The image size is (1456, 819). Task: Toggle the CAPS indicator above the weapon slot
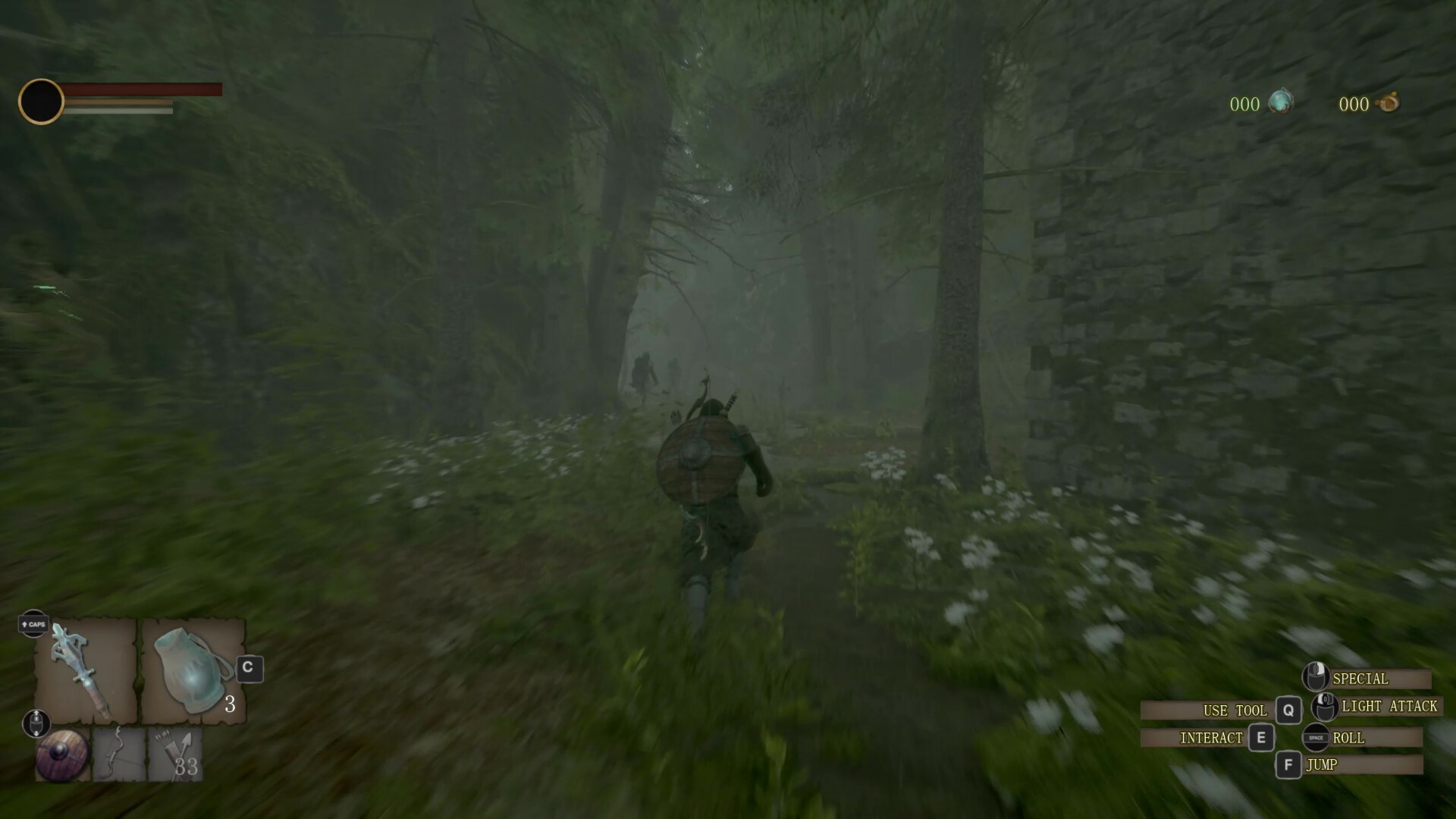click(x=33, y=625)
